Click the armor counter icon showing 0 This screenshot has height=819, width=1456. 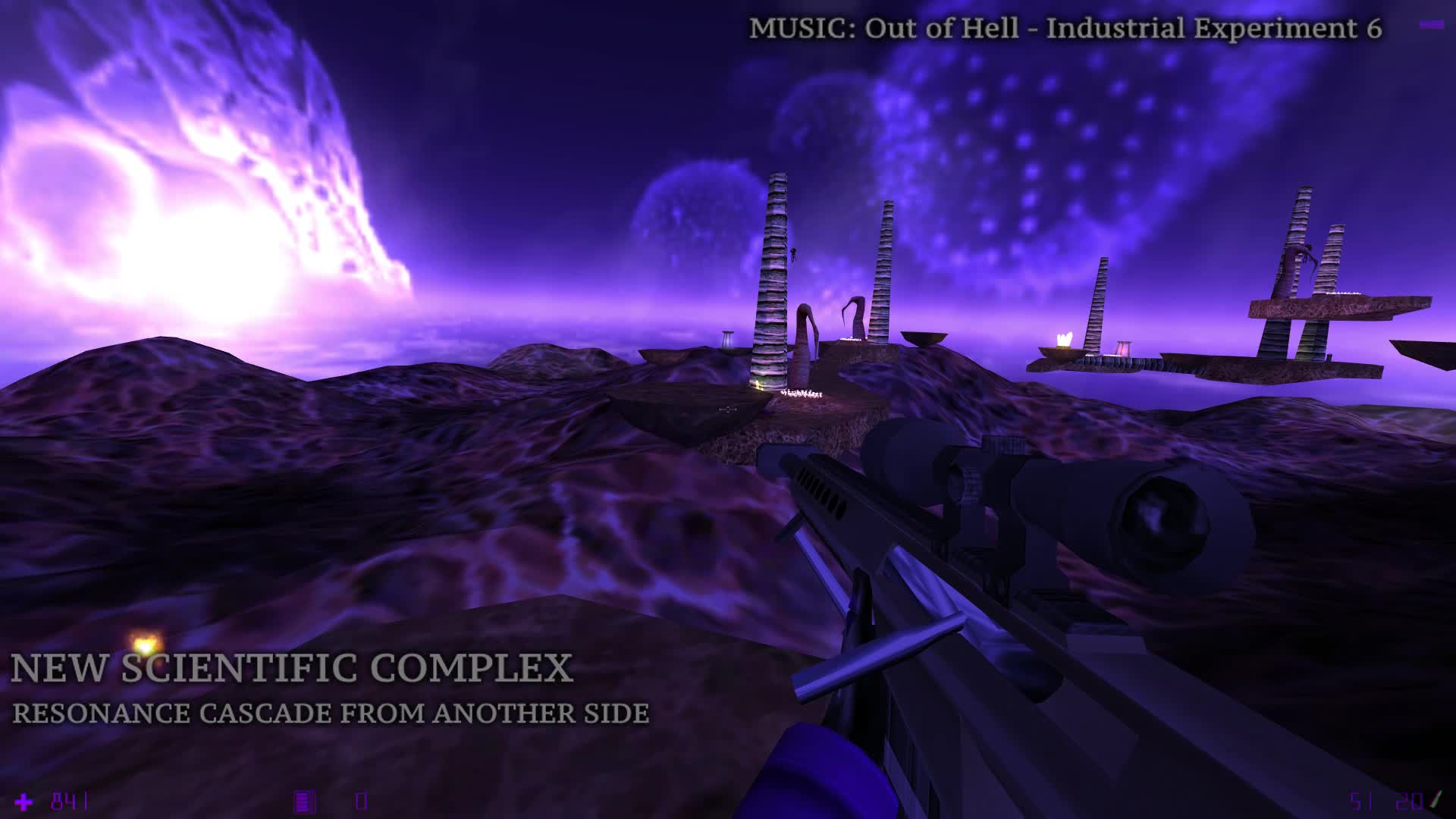point(360,800)
